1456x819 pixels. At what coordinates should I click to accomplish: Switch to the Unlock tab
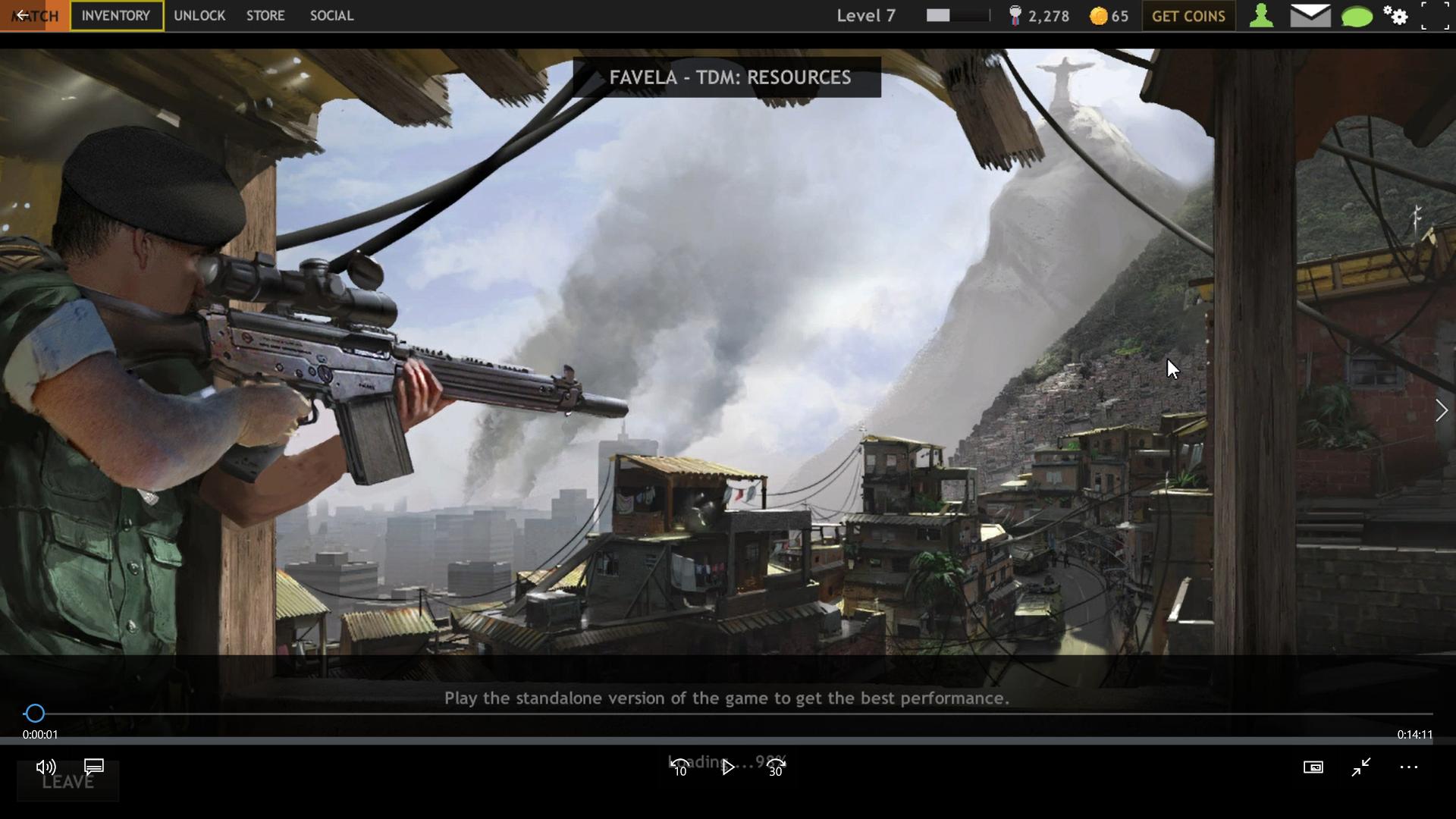point(199,16)
